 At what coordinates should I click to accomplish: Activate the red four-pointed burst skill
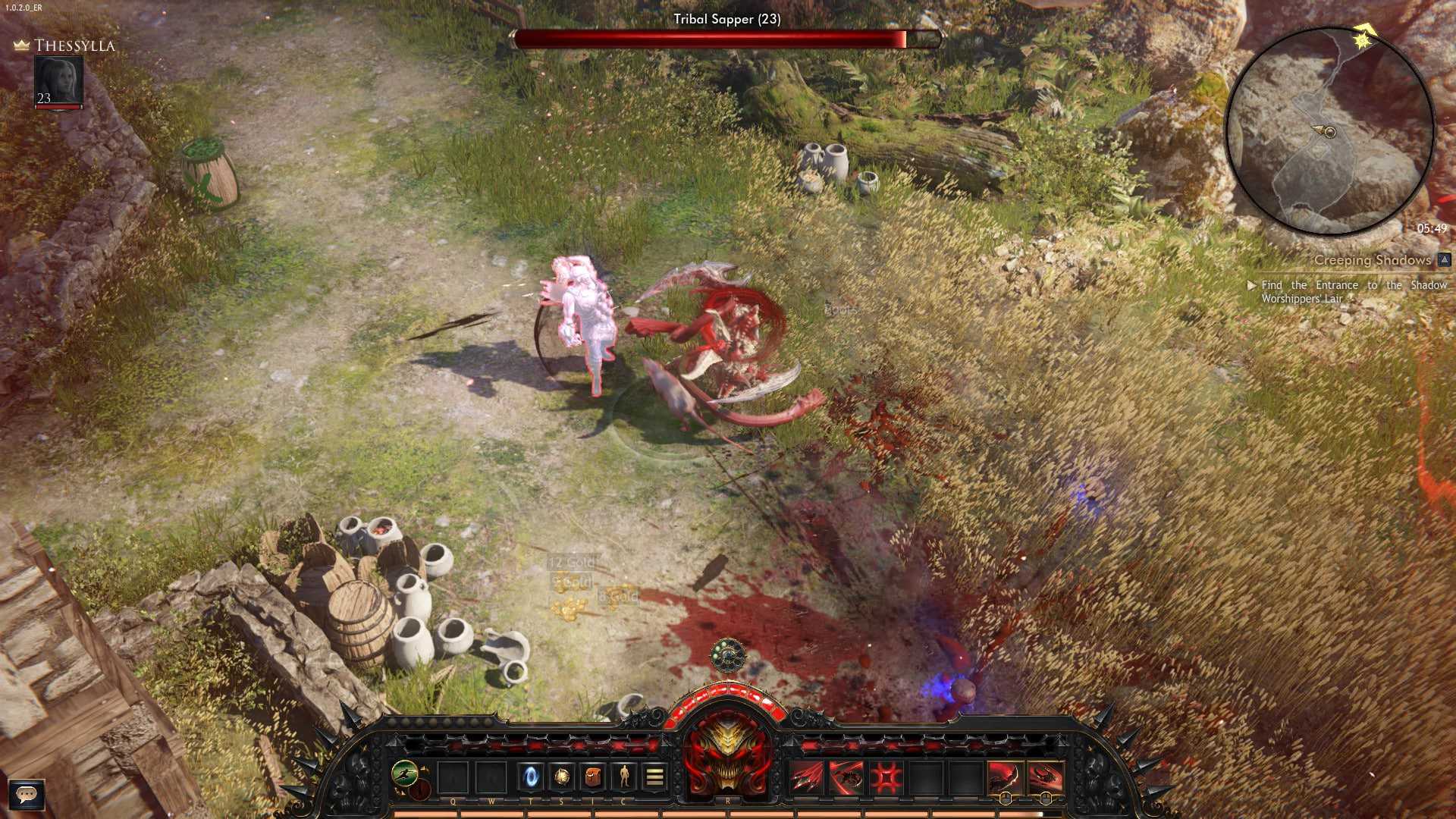tap(886, 778)
